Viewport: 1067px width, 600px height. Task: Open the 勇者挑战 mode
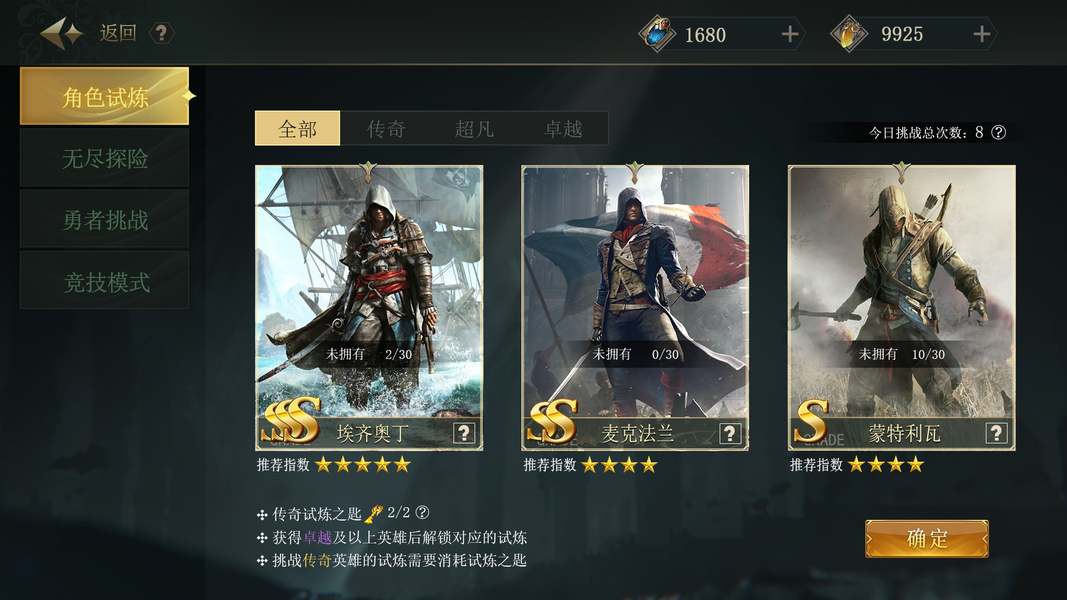(x=105, y=220)
